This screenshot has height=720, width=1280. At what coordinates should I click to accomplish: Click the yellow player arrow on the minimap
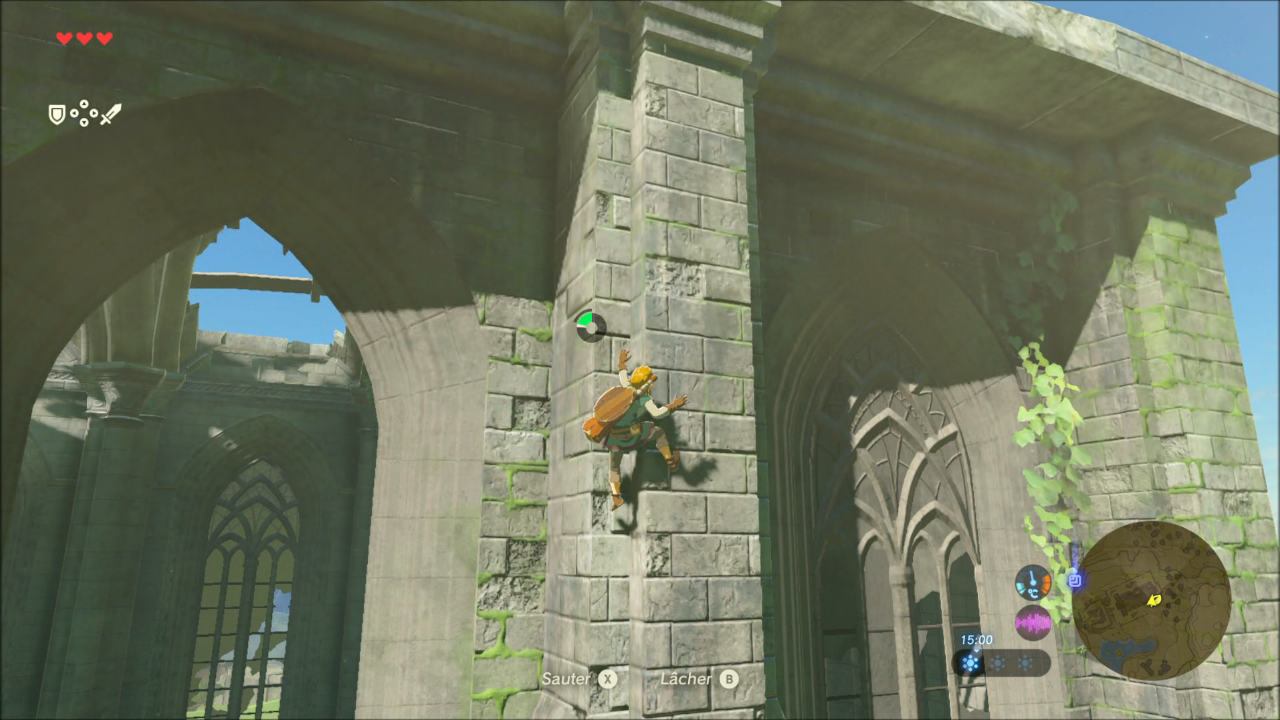[x=1154, y=600]
